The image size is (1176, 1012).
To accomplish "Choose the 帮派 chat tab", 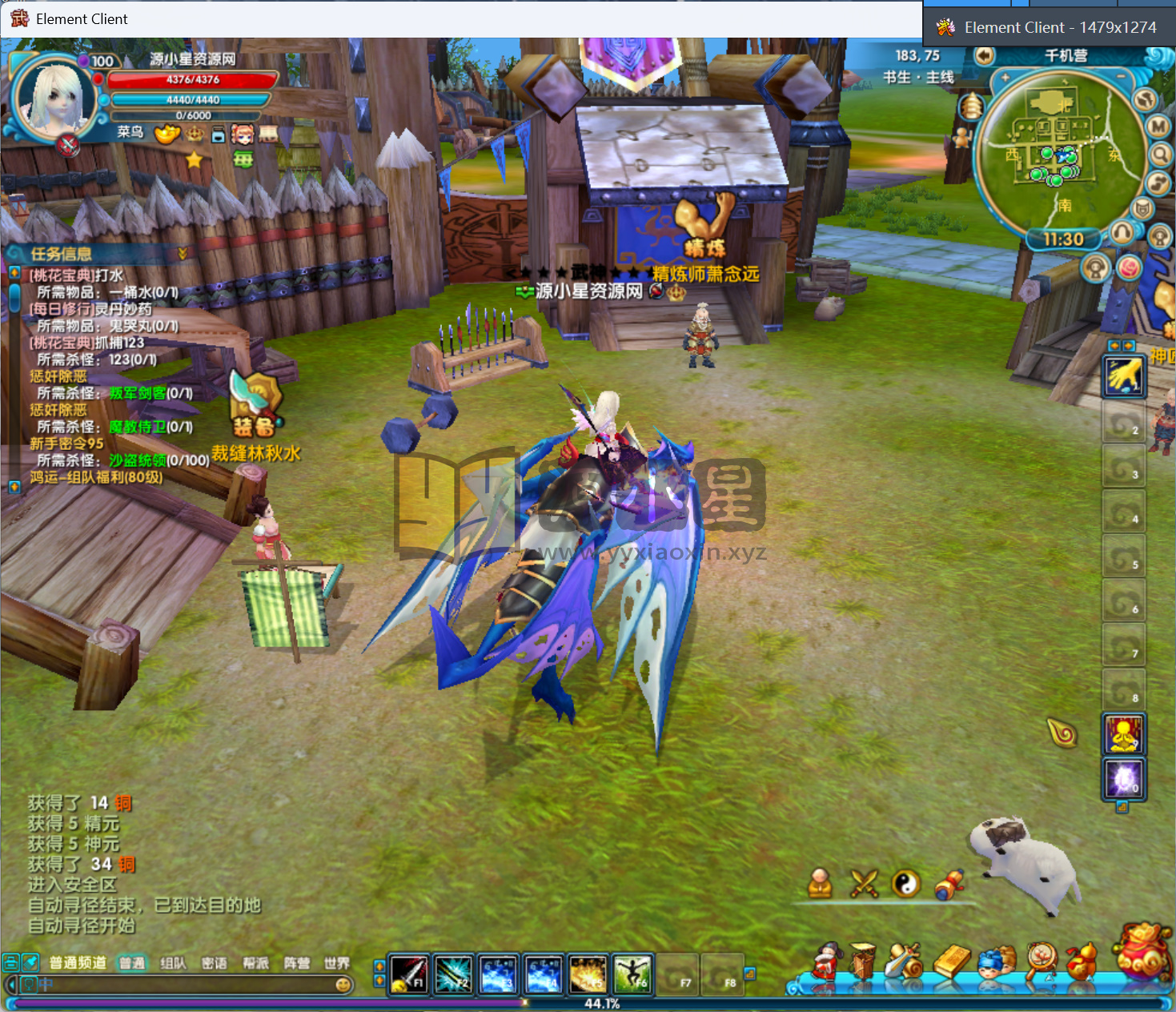I will click(x=255, y=963).
